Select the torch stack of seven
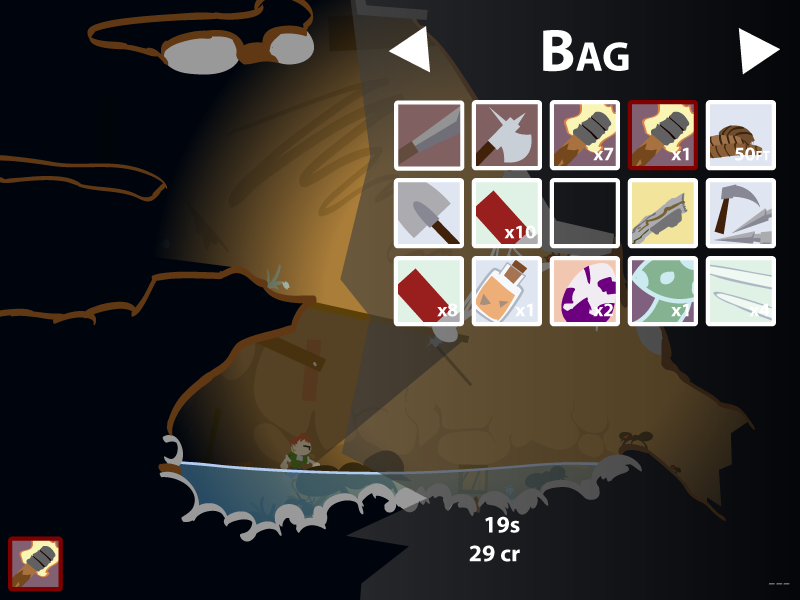Image resolution: width=800 pixels, height=600 pixels. pyautogui.click(x=585, y=135)
